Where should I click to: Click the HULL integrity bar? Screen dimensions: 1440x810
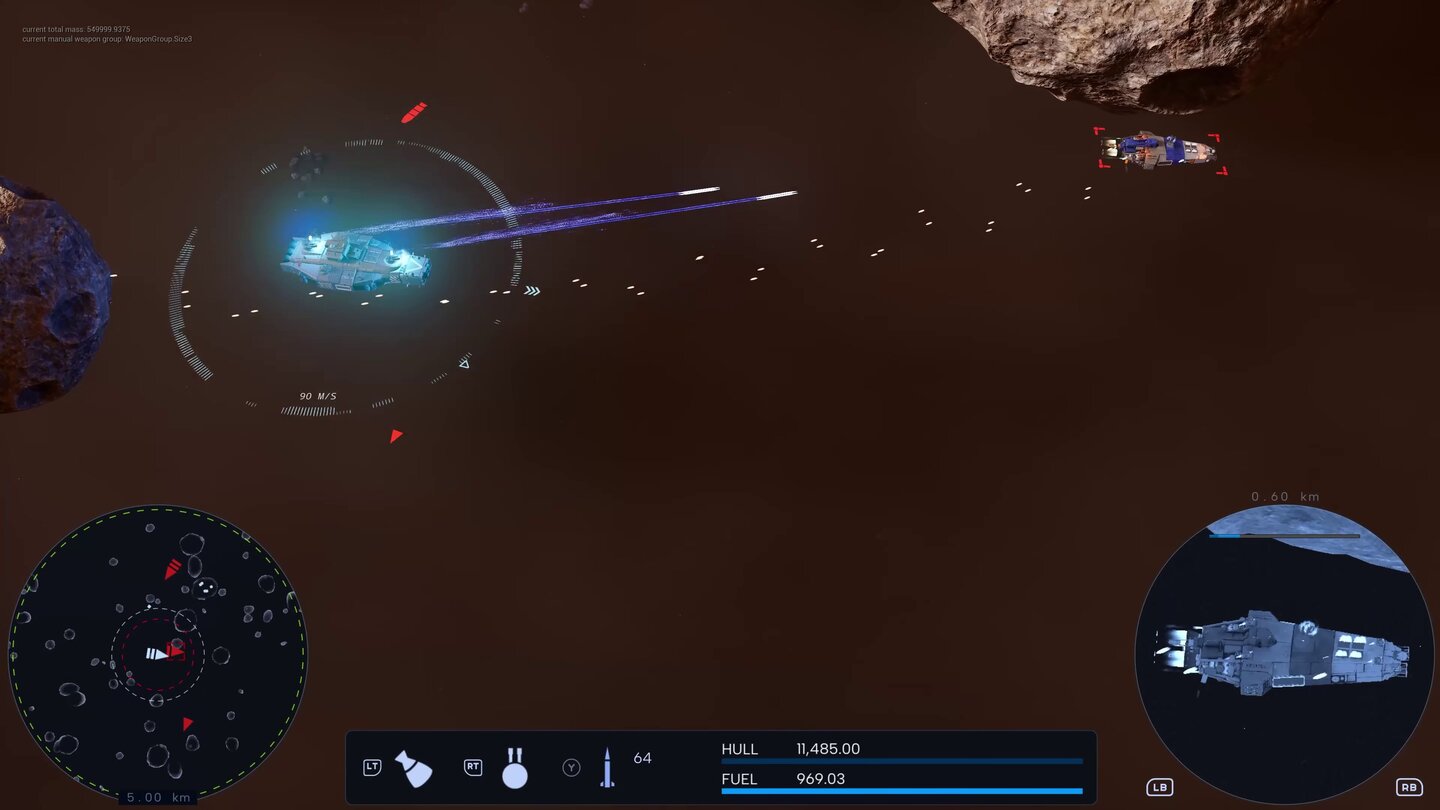click(900, 761)
